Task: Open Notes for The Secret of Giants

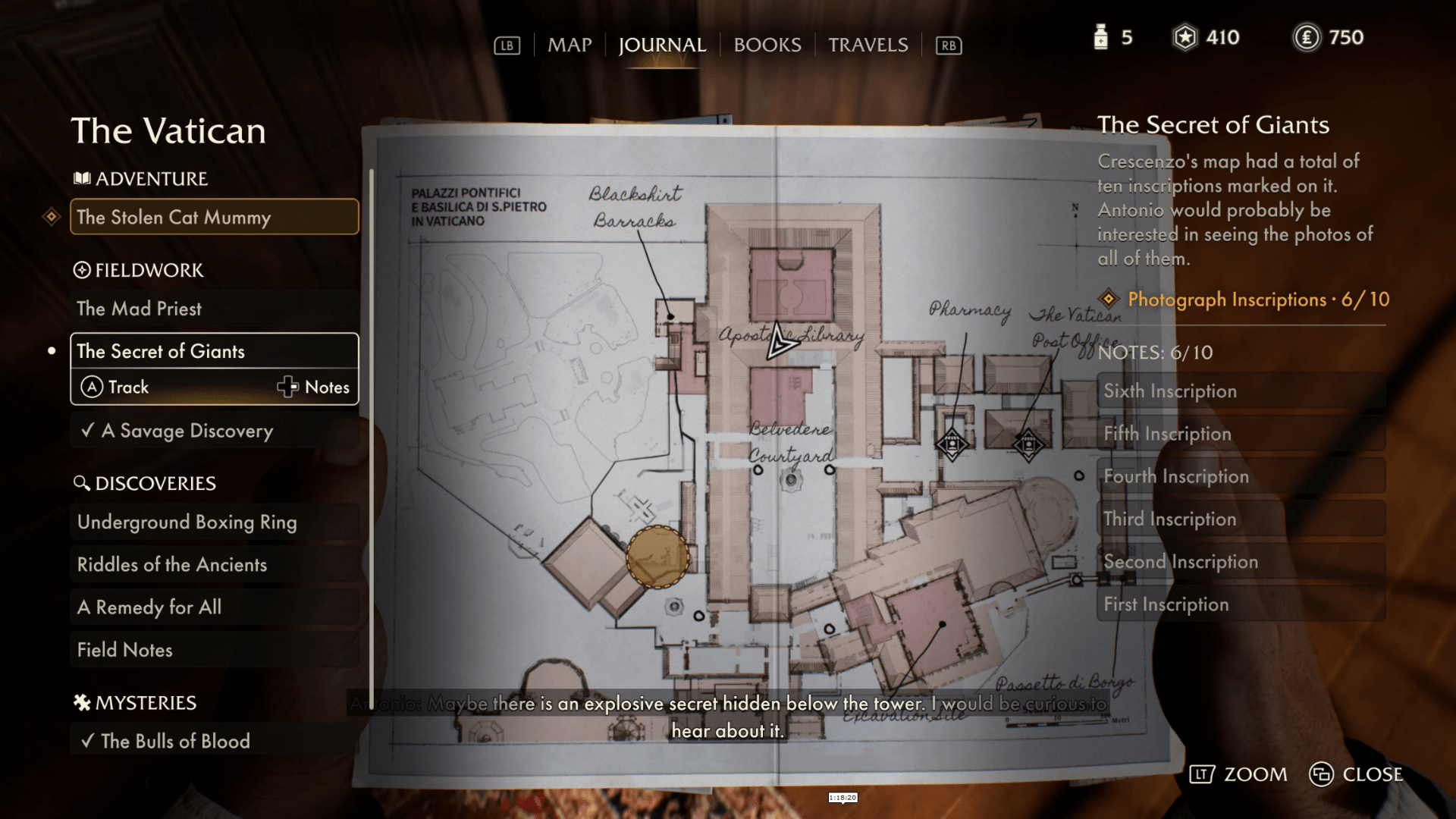Action: point(313,388)
